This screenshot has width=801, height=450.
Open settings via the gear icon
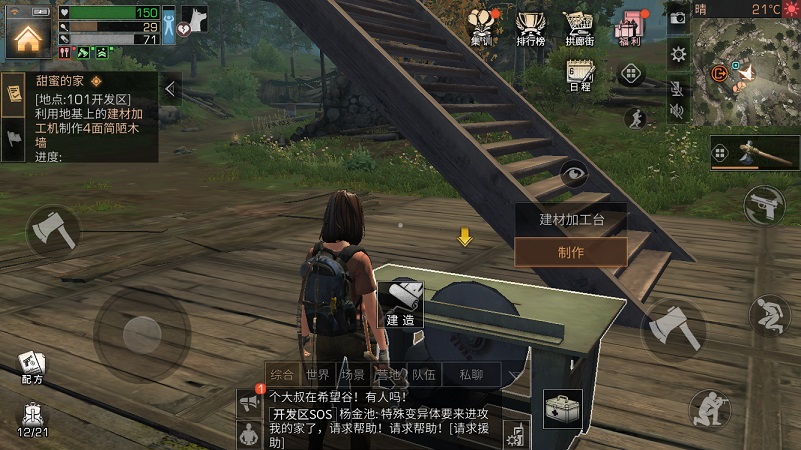[678, 53]
